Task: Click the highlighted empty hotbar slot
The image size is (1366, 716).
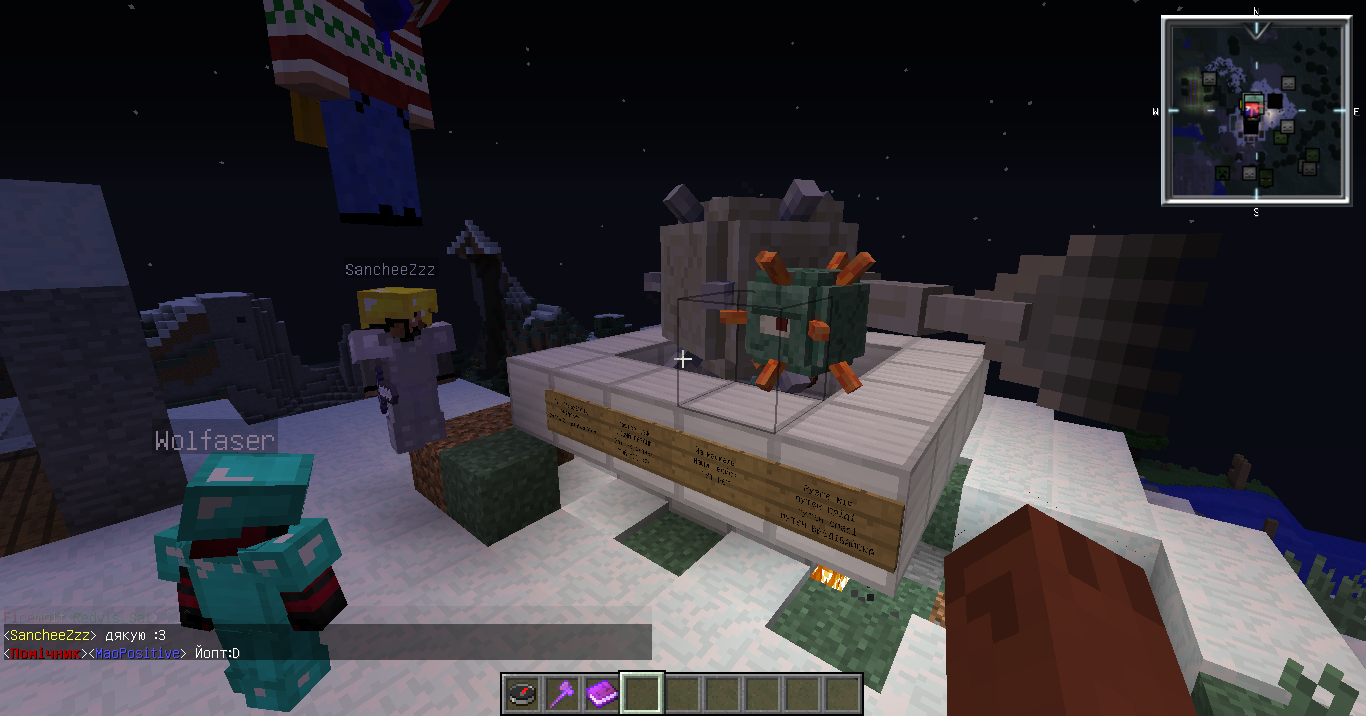Action: (642, 692)
